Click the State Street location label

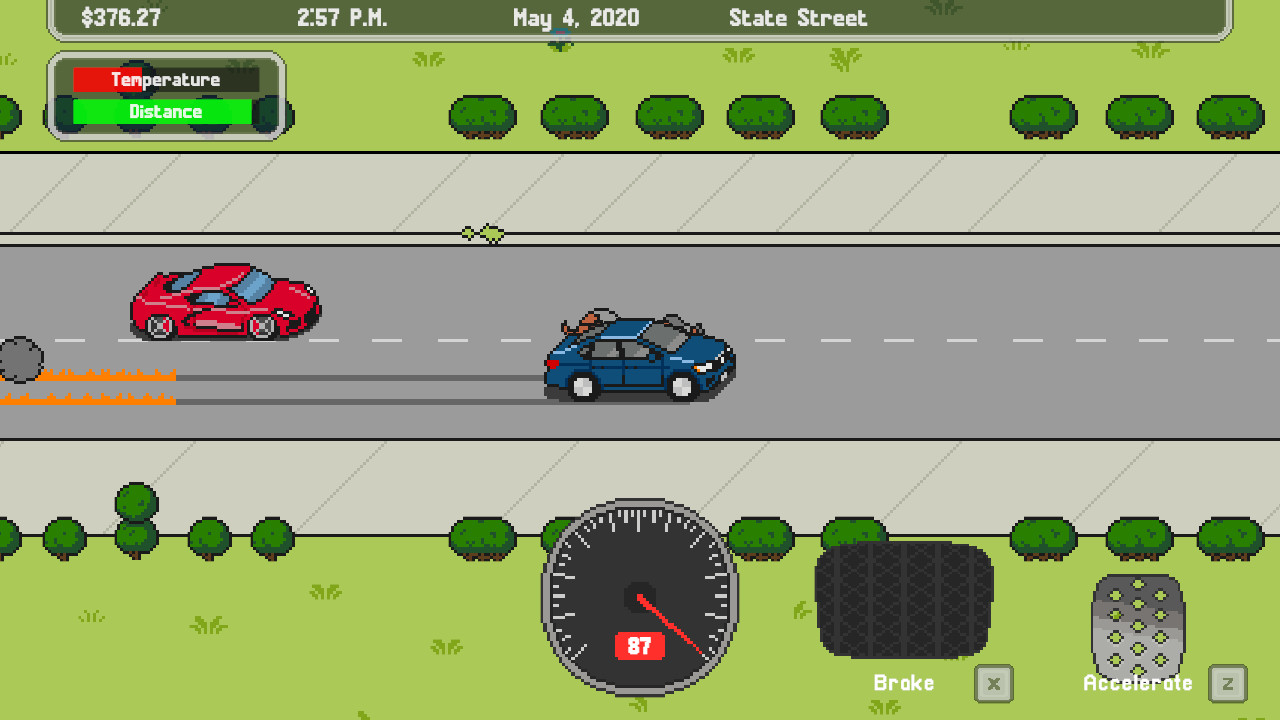(798, 17)
